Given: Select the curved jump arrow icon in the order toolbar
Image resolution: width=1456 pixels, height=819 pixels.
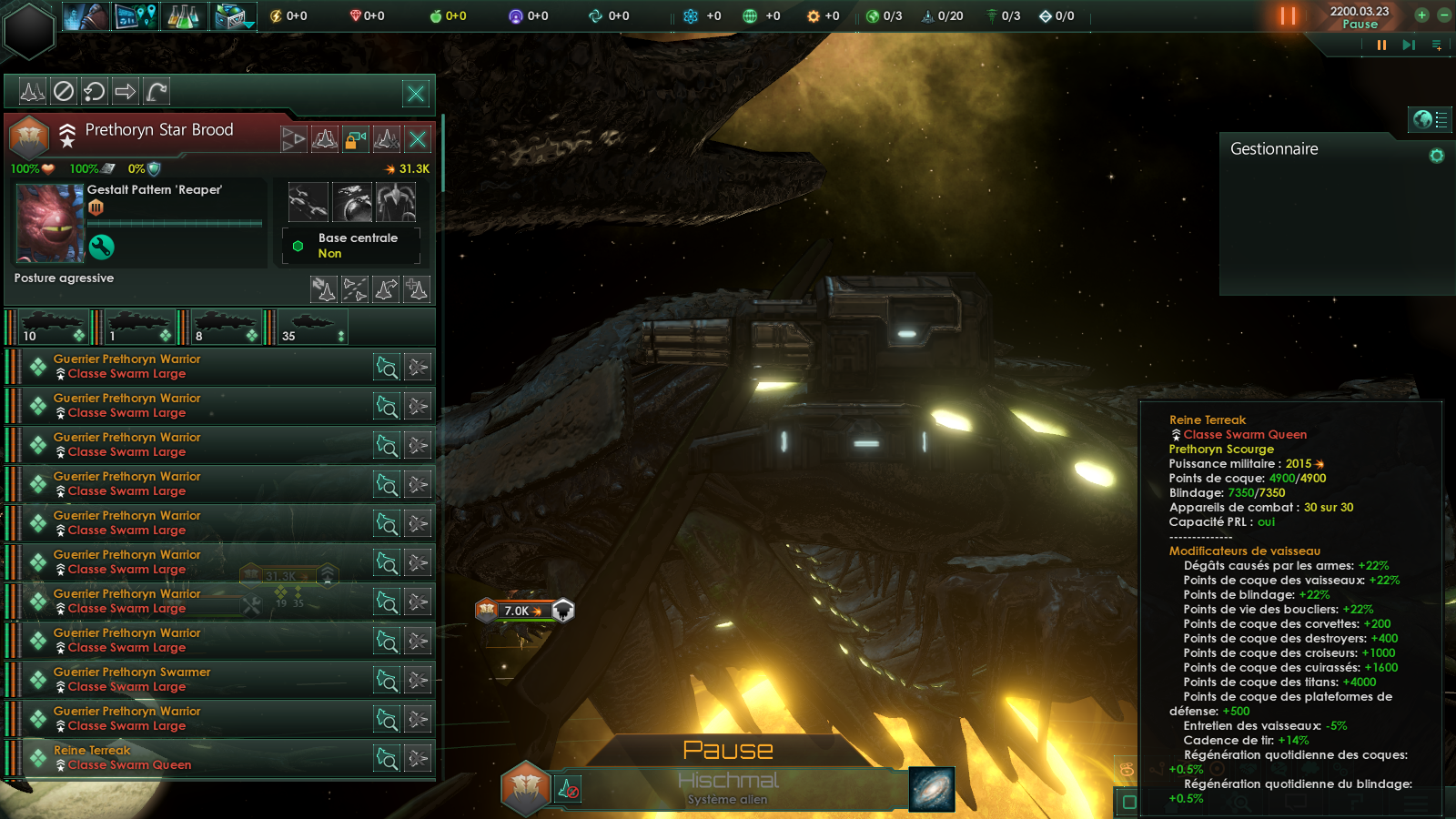Looking at the screenshot, I should coord(156,91).
